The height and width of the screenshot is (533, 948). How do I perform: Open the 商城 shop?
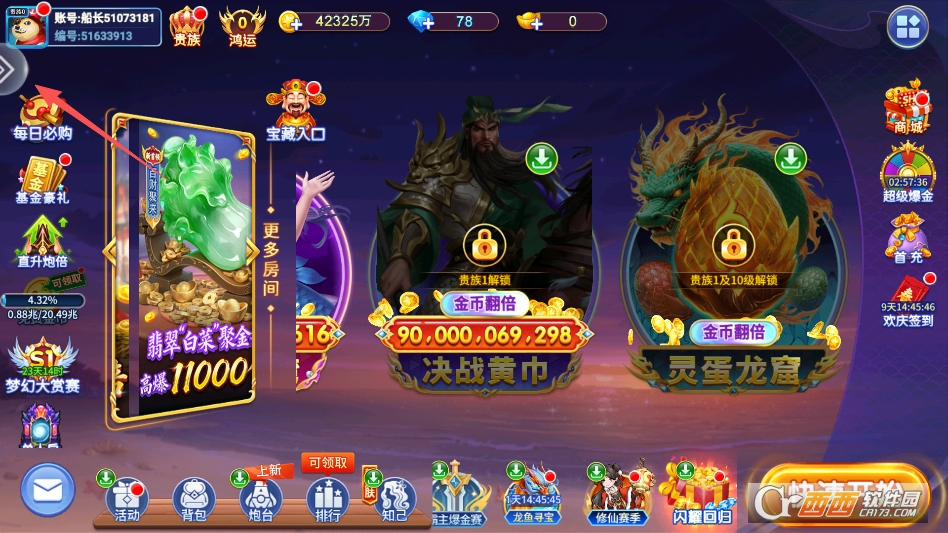coord(907,108)
